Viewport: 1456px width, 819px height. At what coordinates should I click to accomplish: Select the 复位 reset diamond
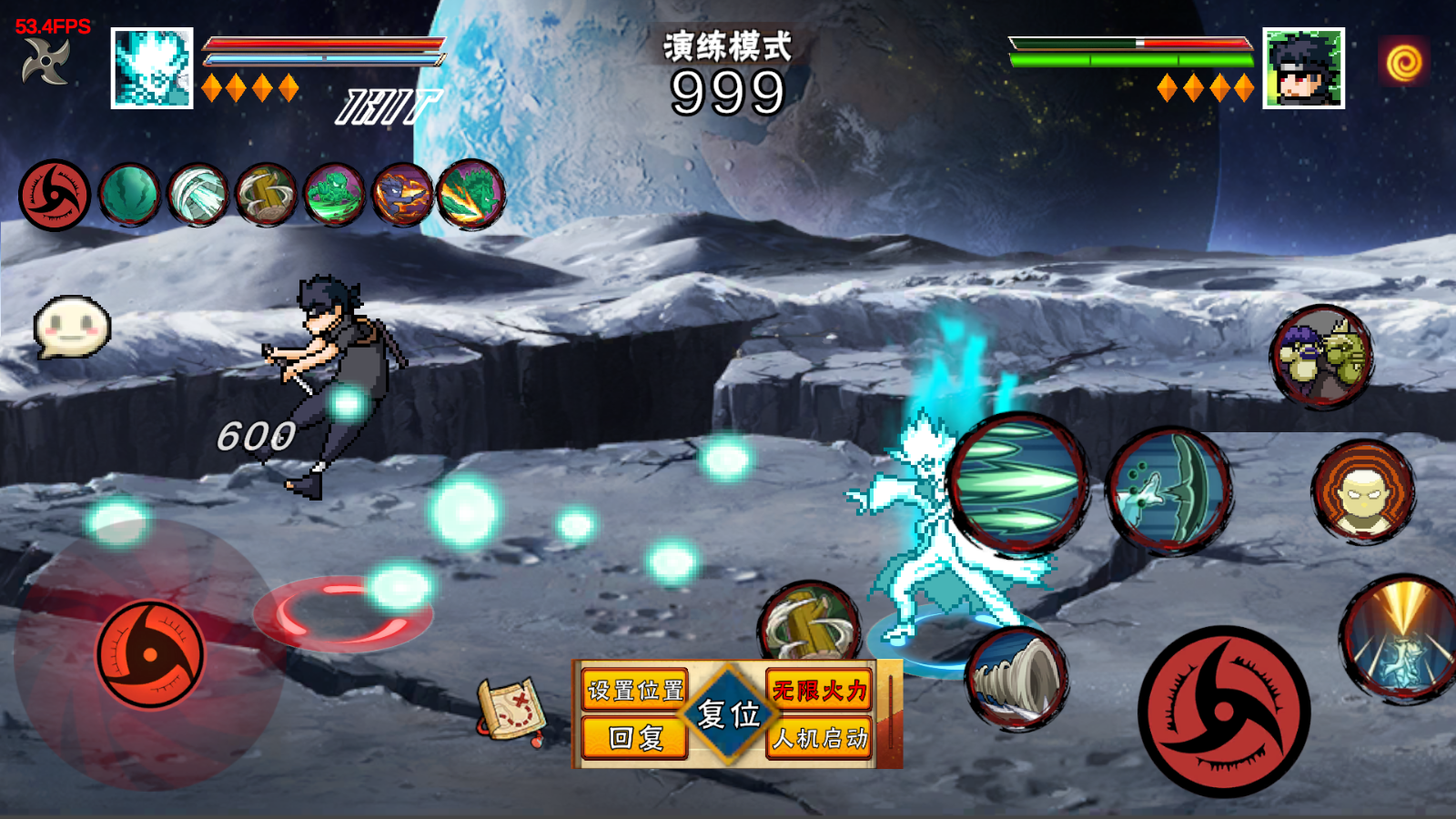[x=728, y=714]
